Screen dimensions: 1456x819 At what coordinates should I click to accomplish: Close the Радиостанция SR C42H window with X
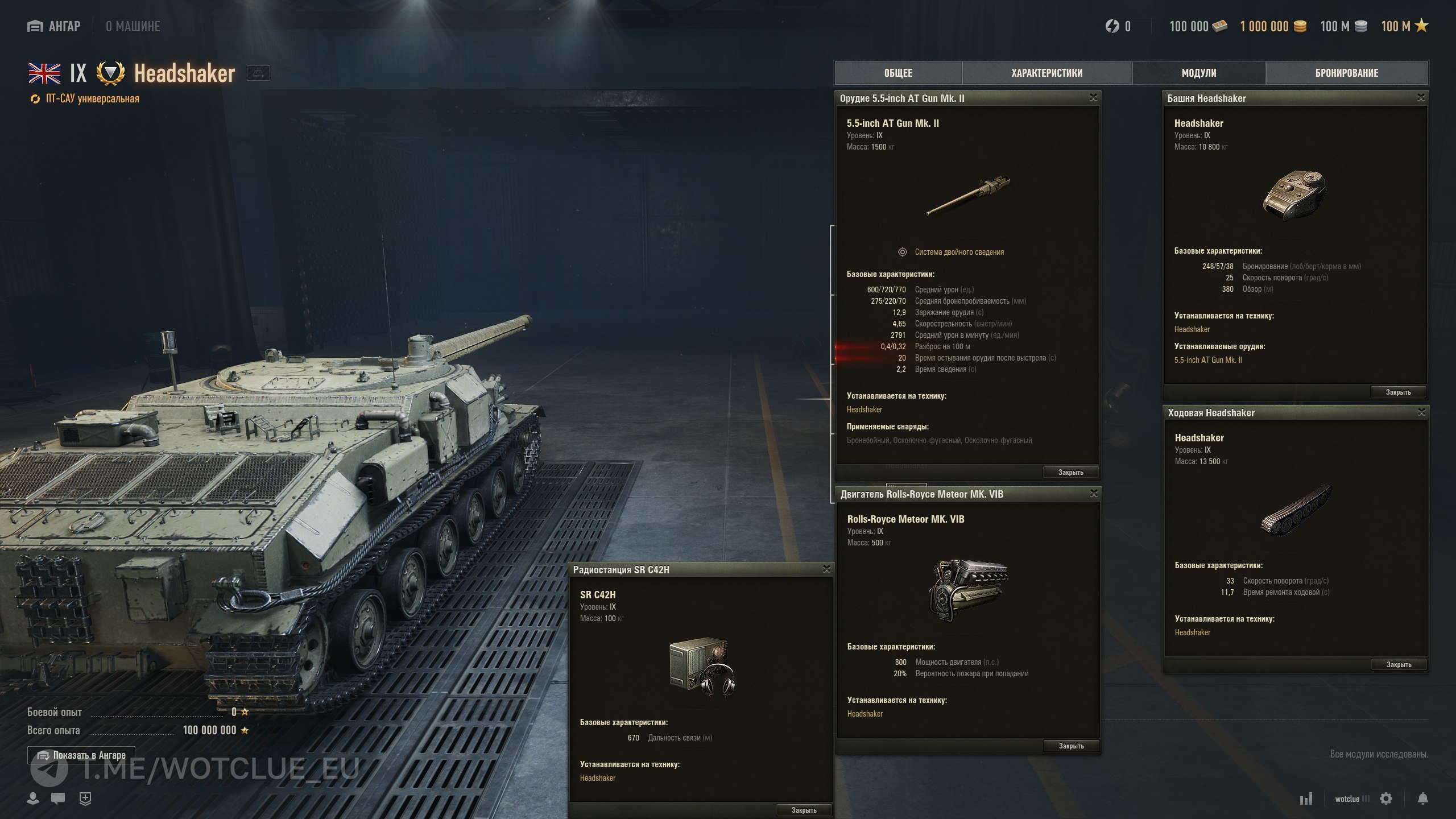[826, 569]
